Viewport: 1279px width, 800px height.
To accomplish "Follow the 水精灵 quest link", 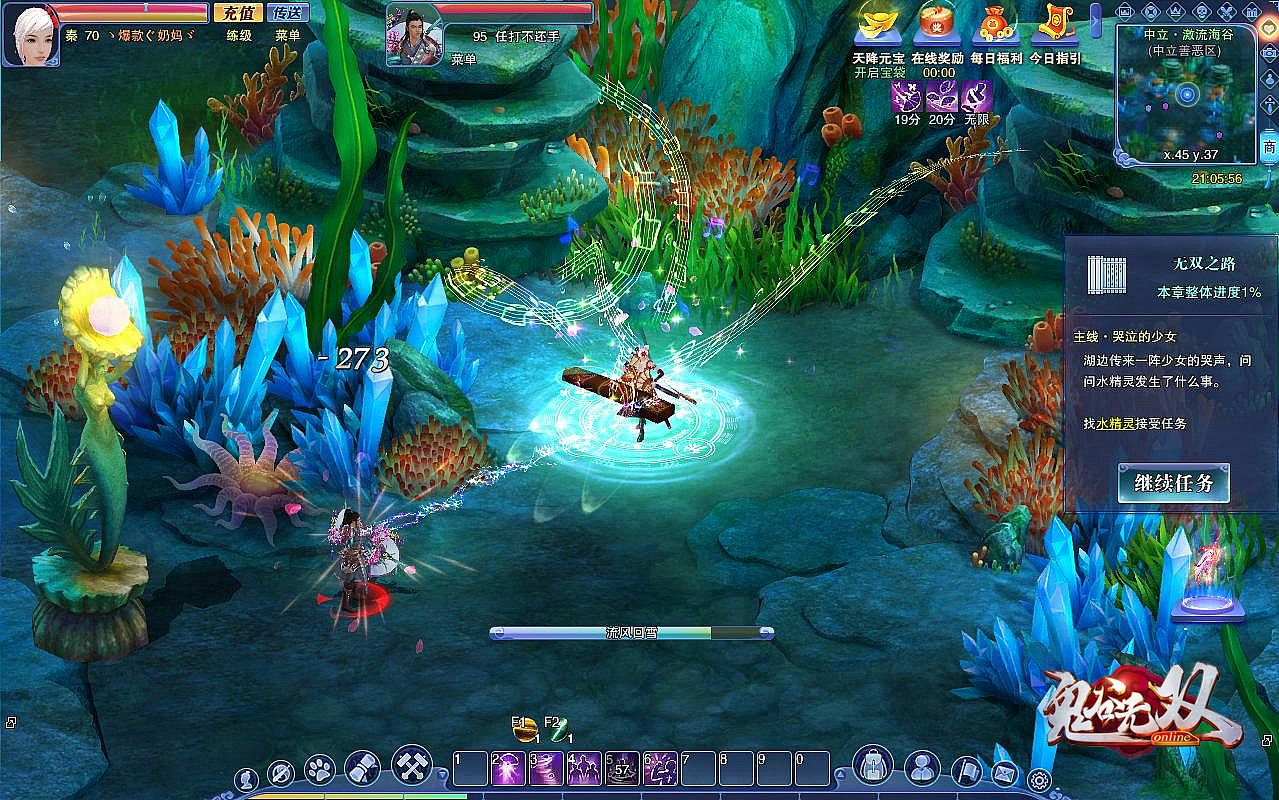I will 1115,424.
